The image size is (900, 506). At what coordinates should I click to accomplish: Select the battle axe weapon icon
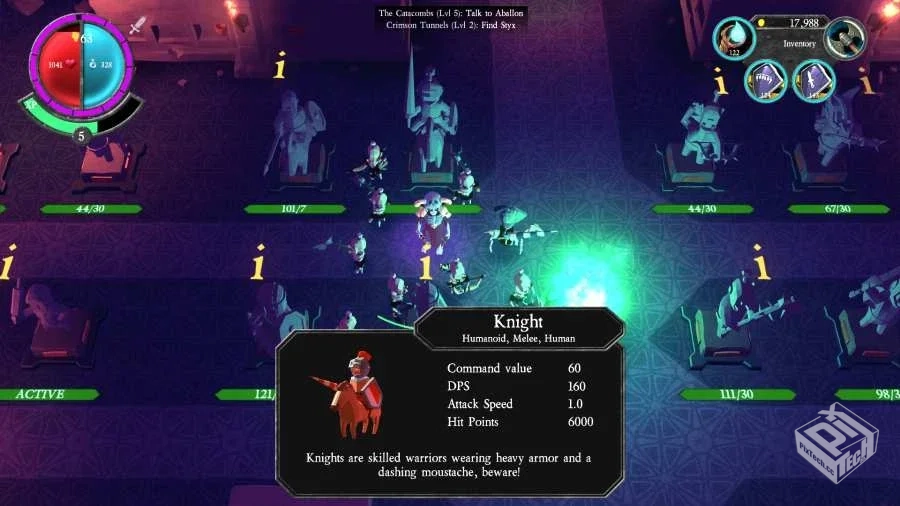pos(845,38)
